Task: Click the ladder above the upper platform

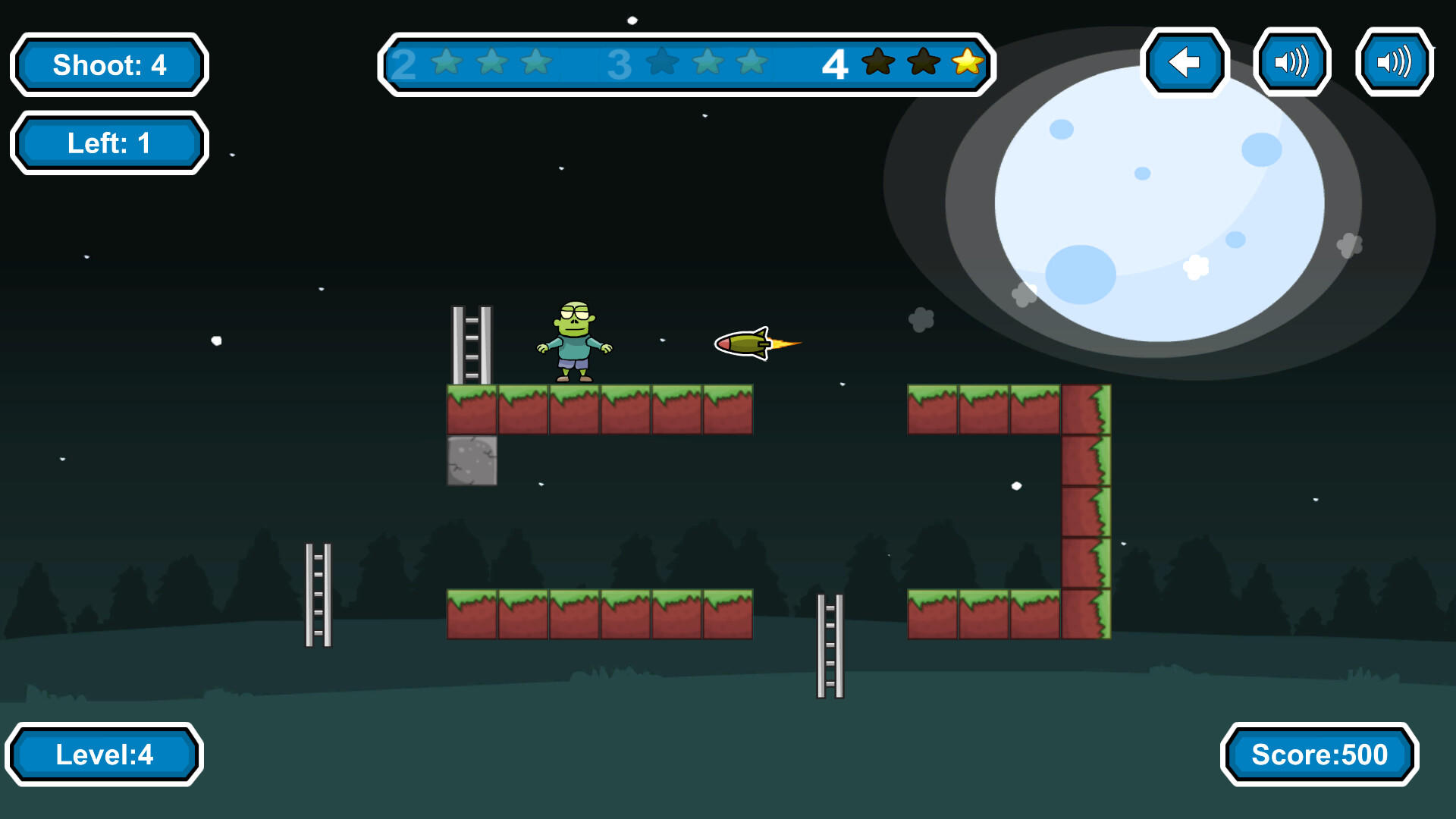Action: [470, 345]
